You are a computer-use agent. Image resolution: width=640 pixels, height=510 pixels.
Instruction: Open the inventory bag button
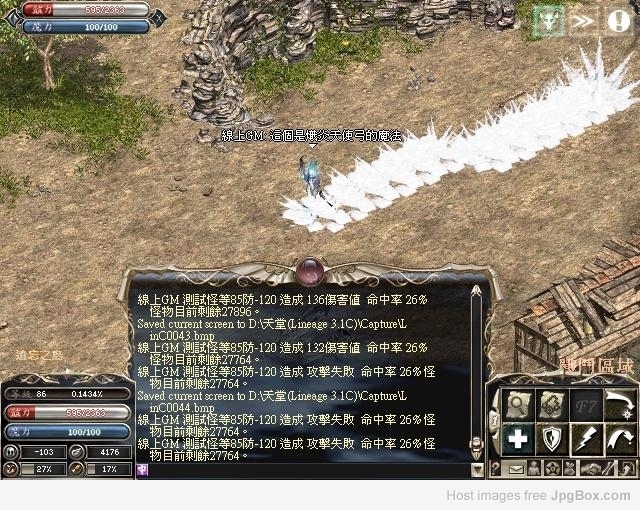(571, 468)
